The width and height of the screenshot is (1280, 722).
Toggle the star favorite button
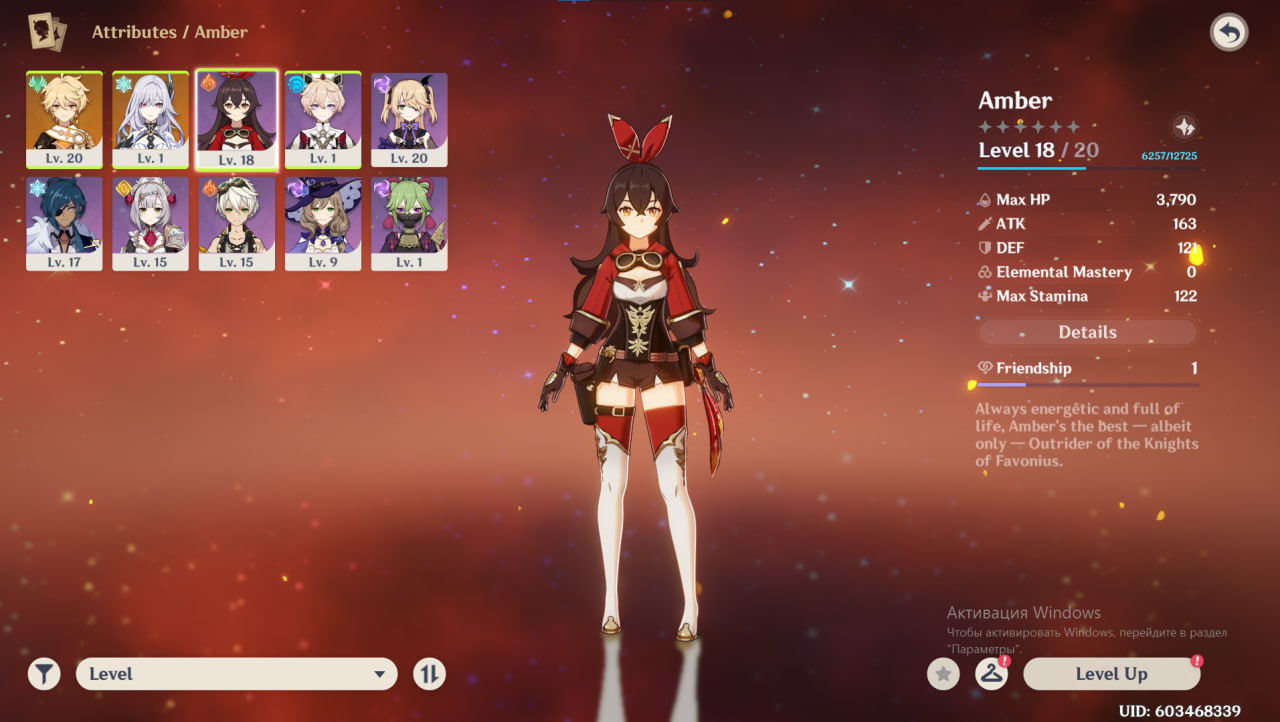[942, 674]
